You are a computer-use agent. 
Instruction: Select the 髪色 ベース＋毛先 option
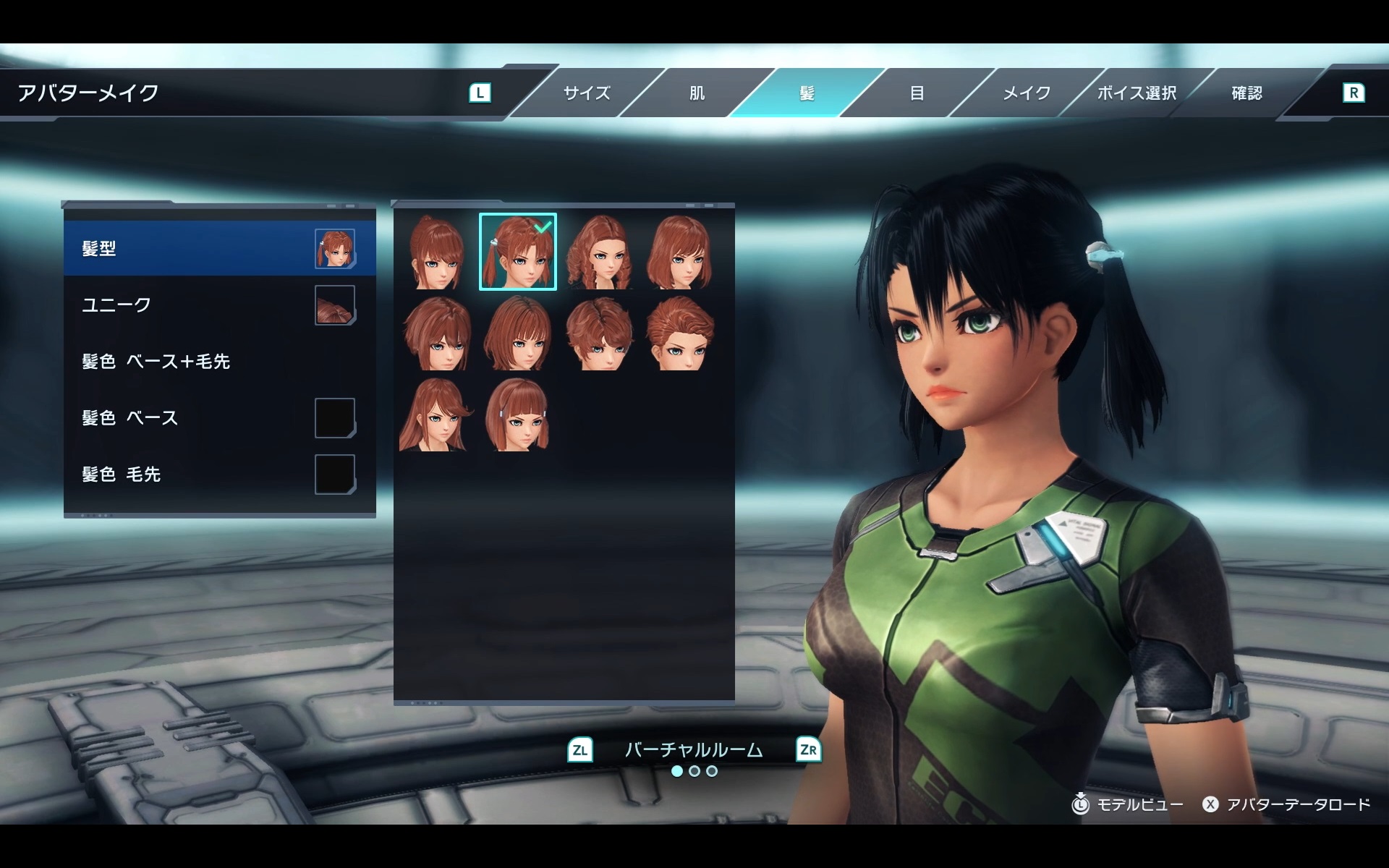click(x=156, y=362)
